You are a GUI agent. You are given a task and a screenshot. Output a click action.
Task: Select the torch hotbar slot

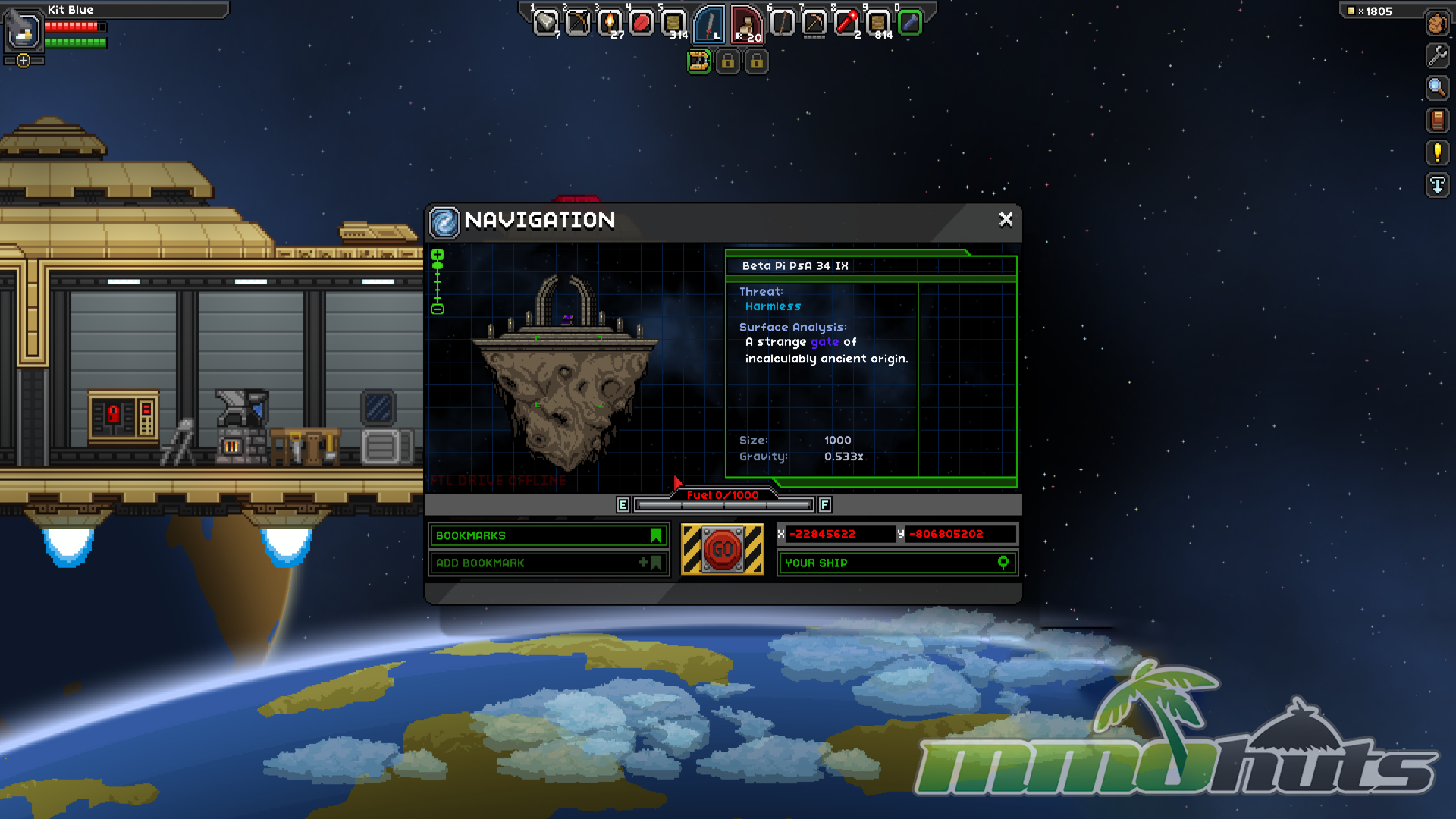[609, 24]
